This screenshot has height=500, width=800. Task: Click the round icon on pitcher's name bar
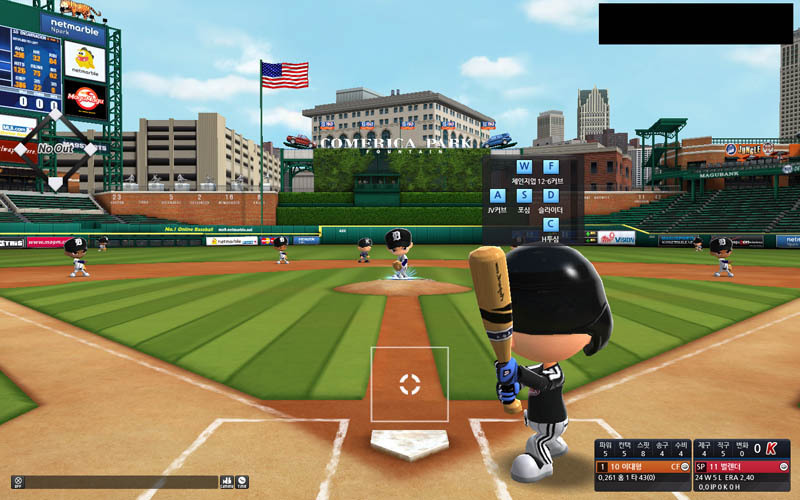783,466
